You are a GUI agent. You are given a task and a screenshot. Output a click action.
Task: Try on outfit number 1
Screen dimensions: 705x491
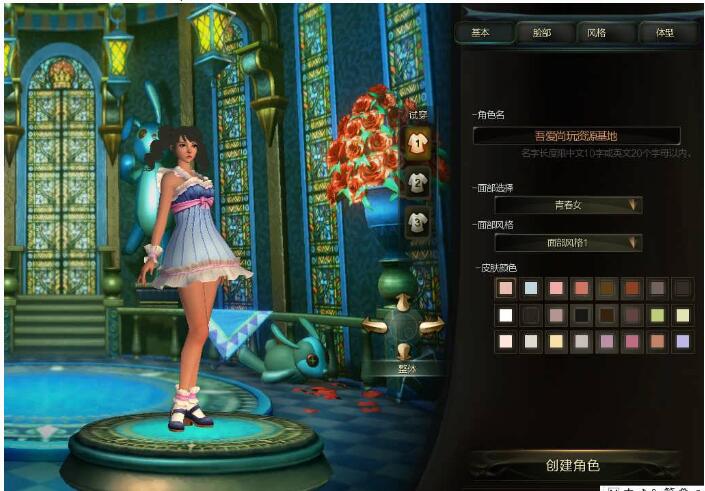tap(417, 143)
